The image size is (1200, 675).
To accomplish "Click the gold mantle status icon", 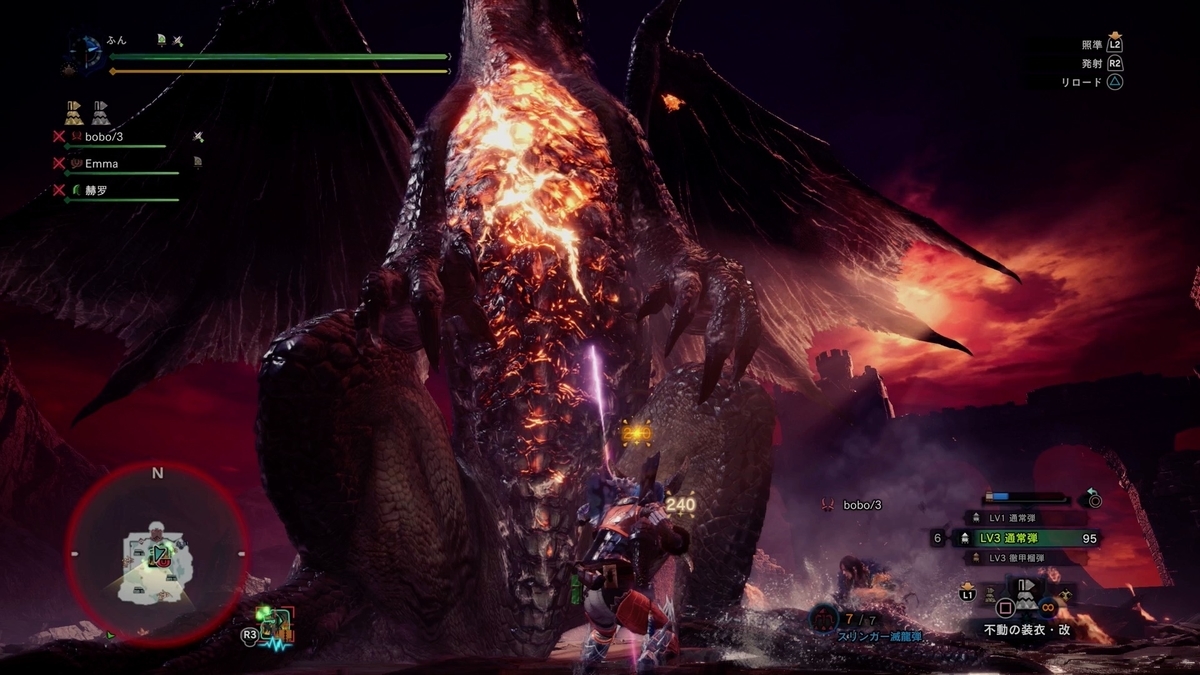I will 74,111.
